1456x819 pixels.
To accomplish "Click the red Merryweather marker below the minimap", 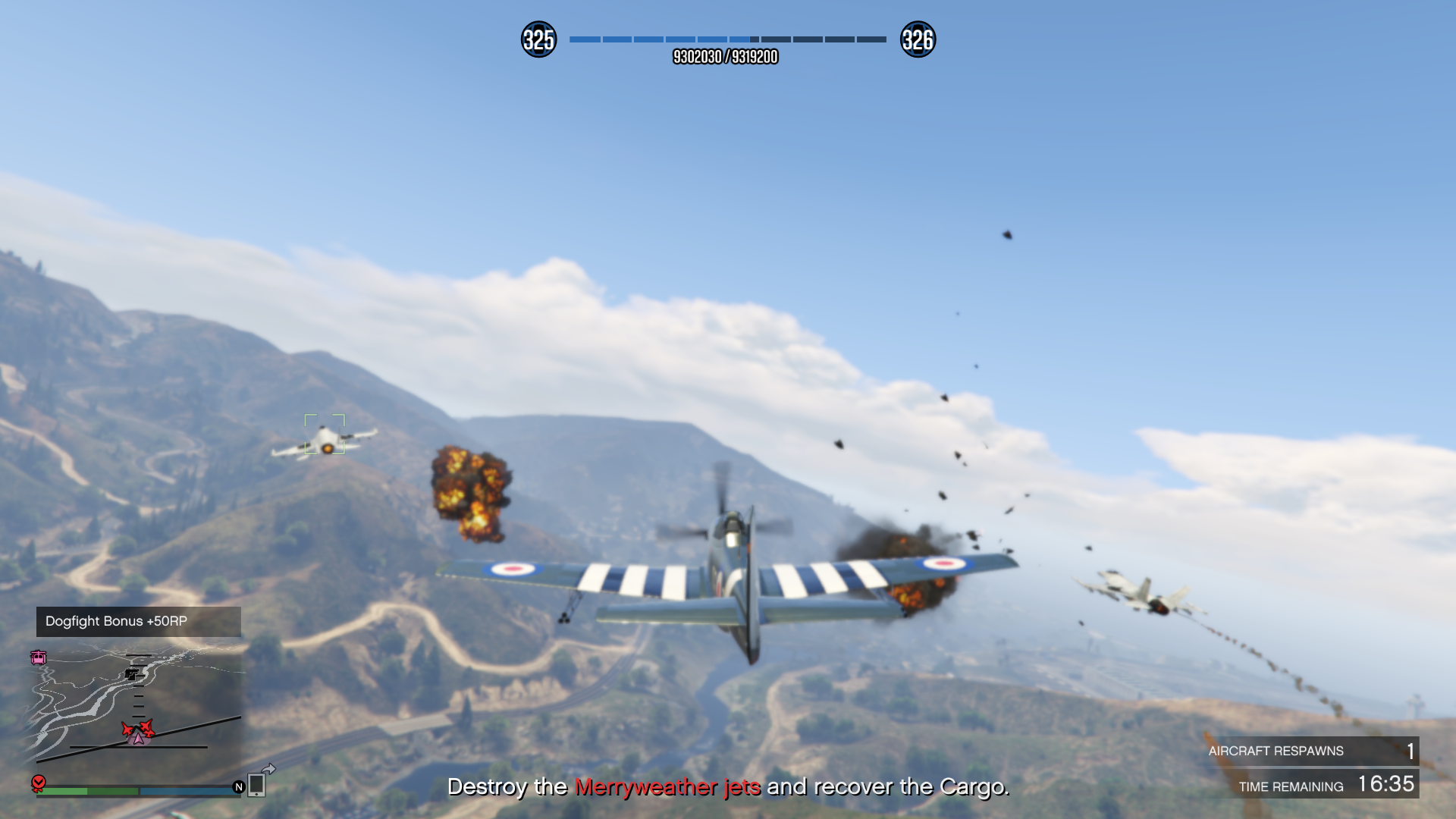I will click(39, 783).
